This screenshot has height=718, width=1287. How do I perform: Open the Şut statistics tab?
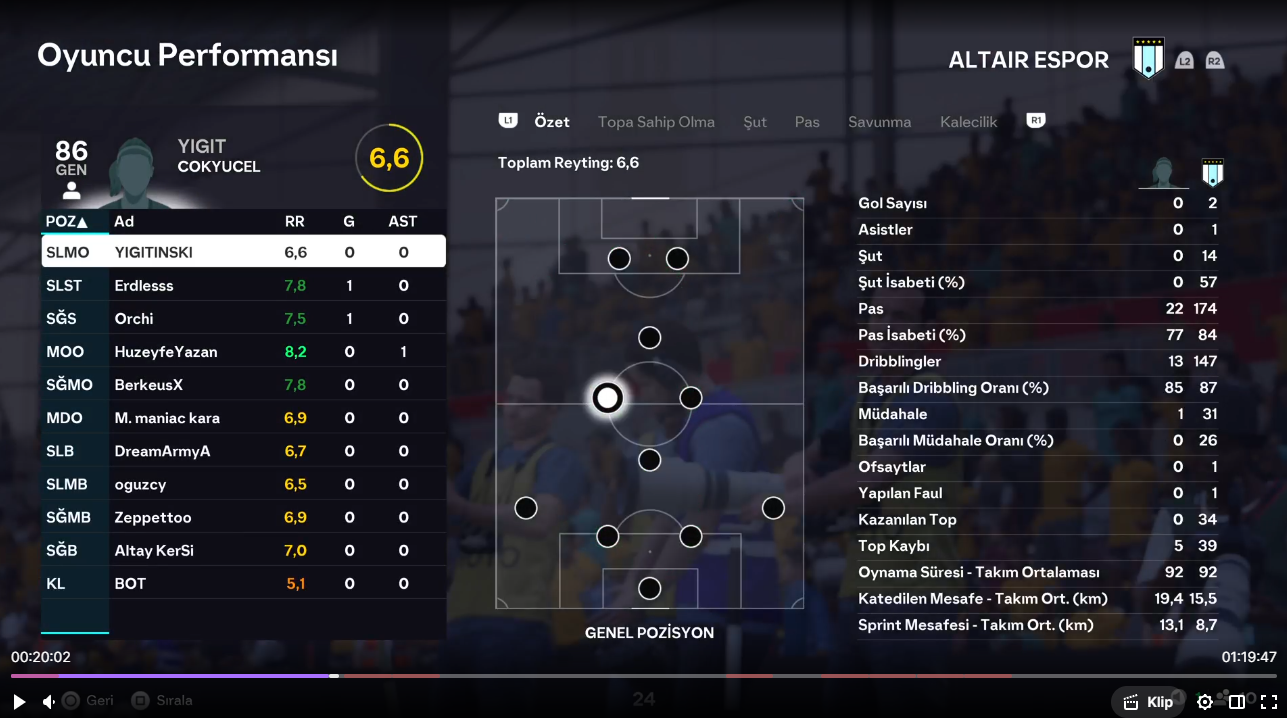pos(755,122)
